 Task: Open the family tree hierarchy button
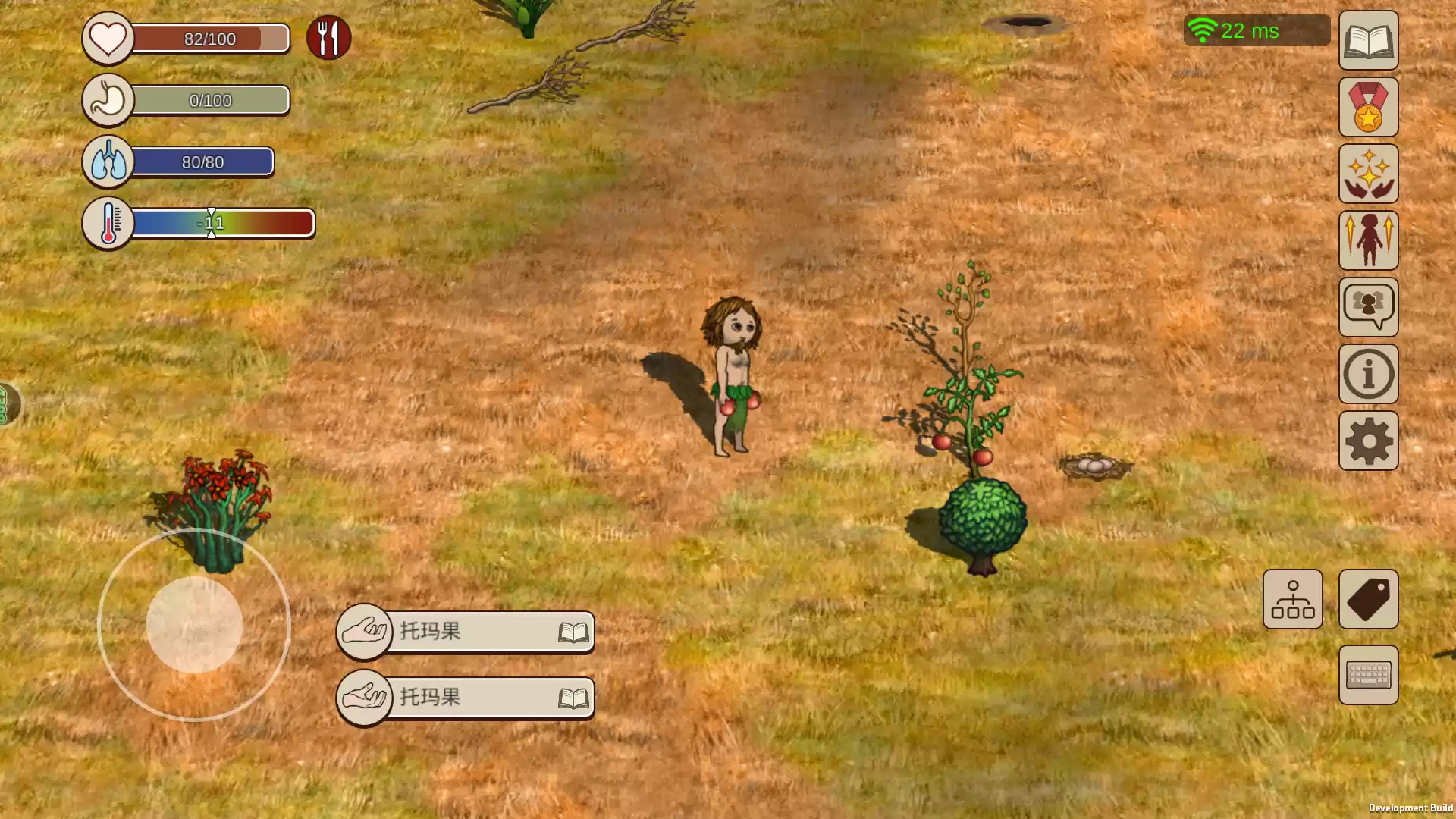click(x=1292, y=599)
